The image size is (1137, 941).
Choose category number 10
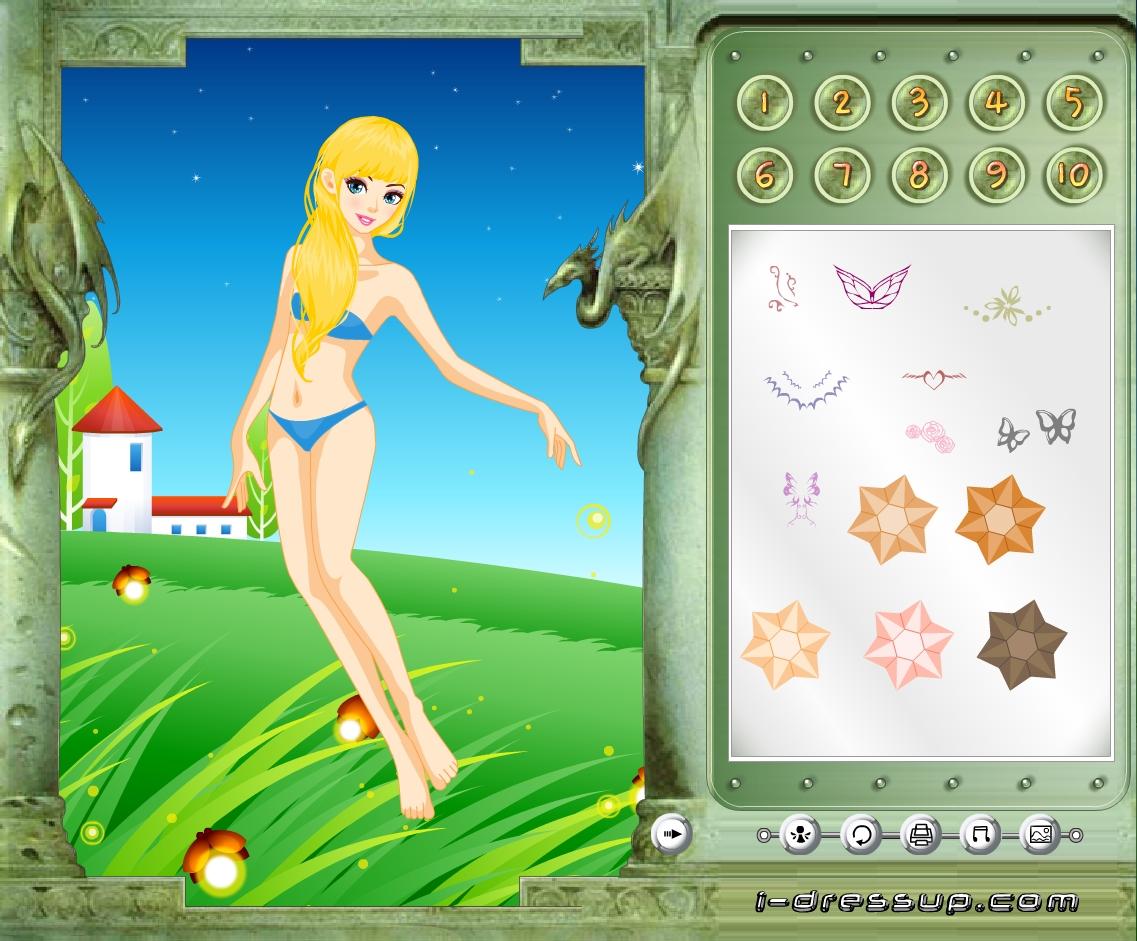[x=1073, y=176]
